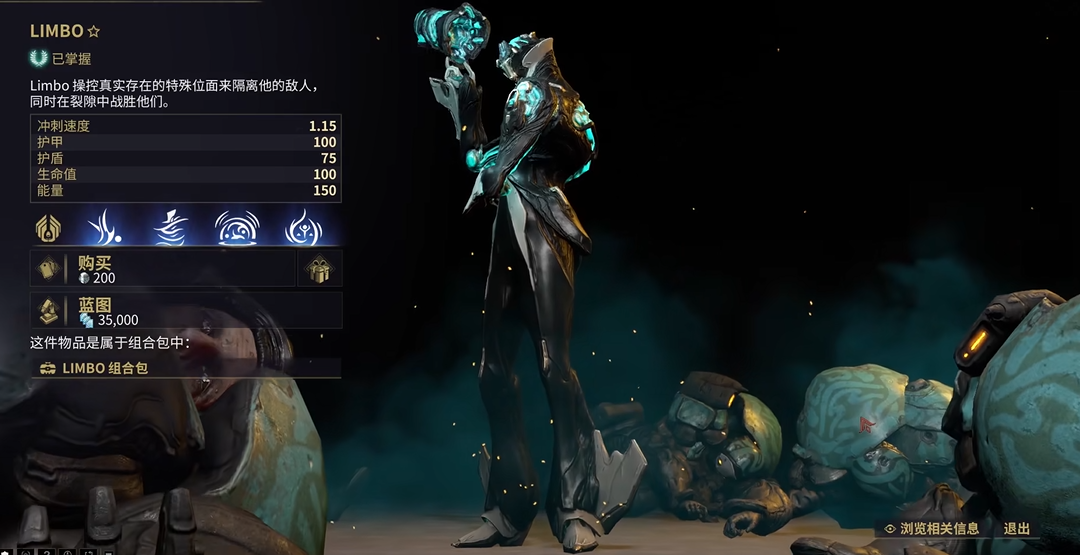Viewport: 1080px width, 555px height.
Task: Click the gift box icon
Action: [x=319, y=268]
